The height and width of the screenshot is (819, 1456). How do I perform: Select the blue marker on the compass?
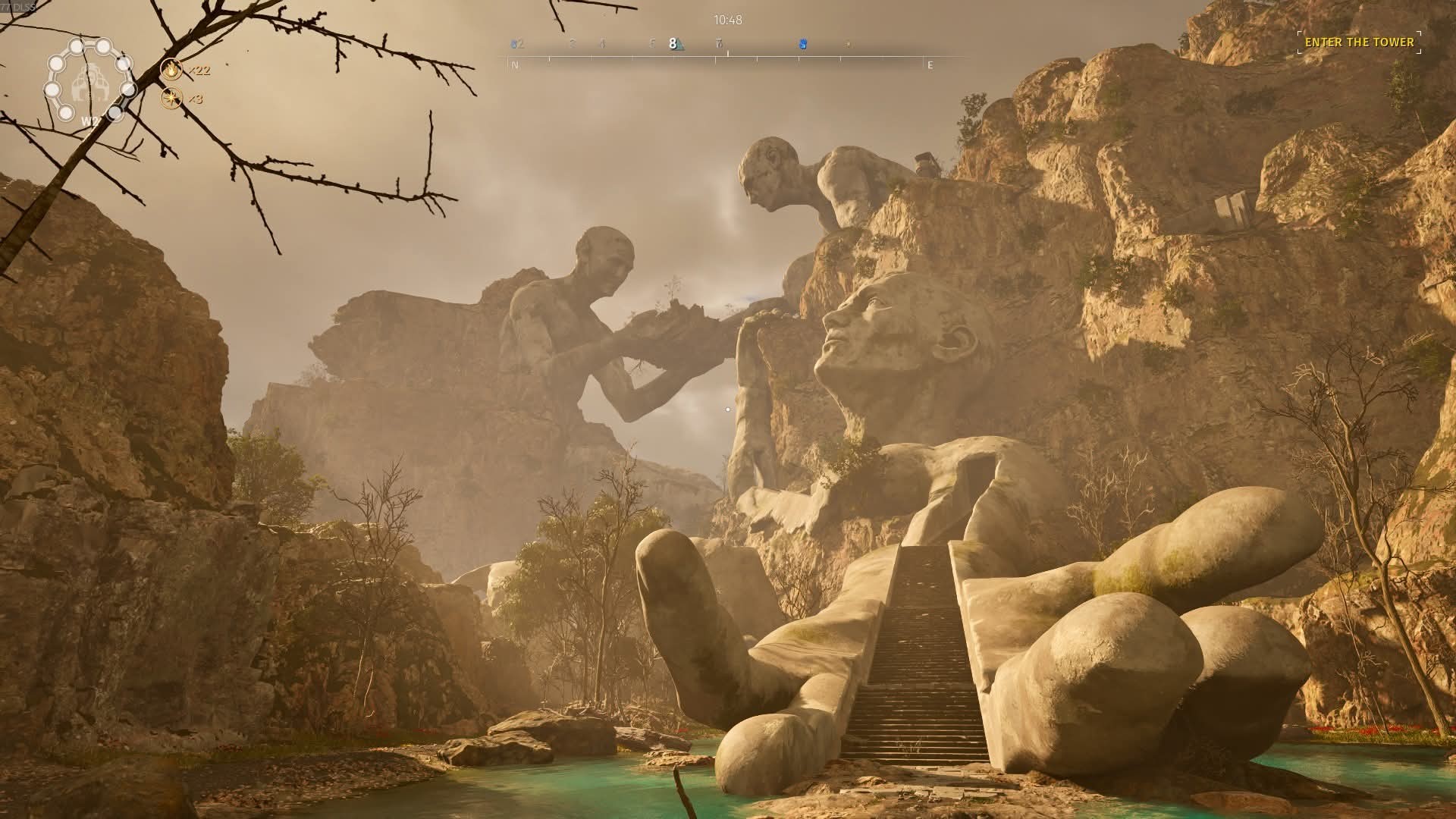(x=803, y=44)
